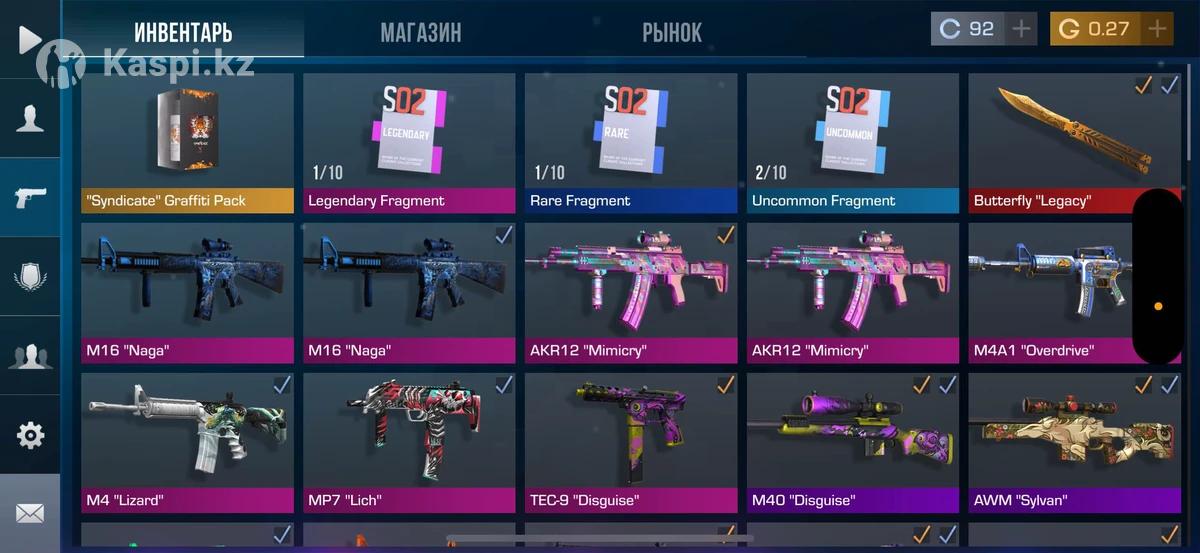Select the Инвентарь tab
Screen dimensions: 1200x553
[x=183, y=32]
